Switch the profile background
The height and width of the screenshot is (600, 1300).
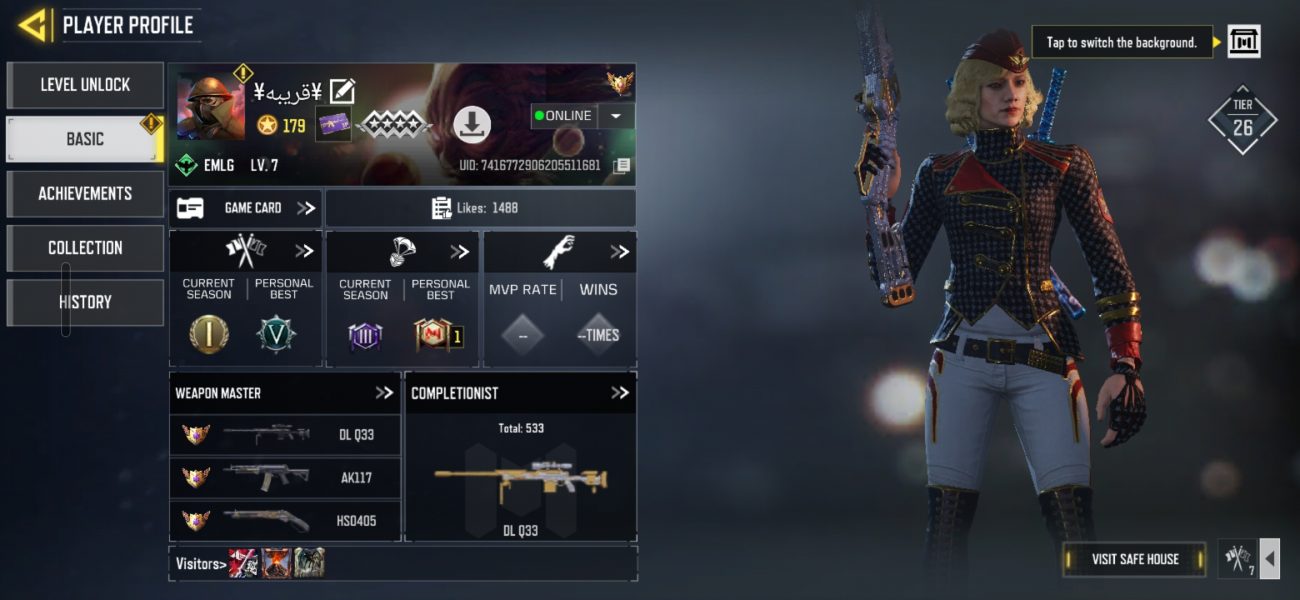pos(1243,42)
